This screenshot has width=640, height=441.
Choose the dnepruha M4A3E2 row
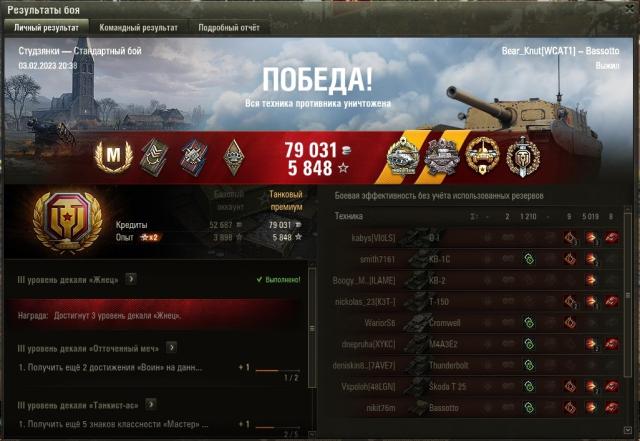click(480, 344)
